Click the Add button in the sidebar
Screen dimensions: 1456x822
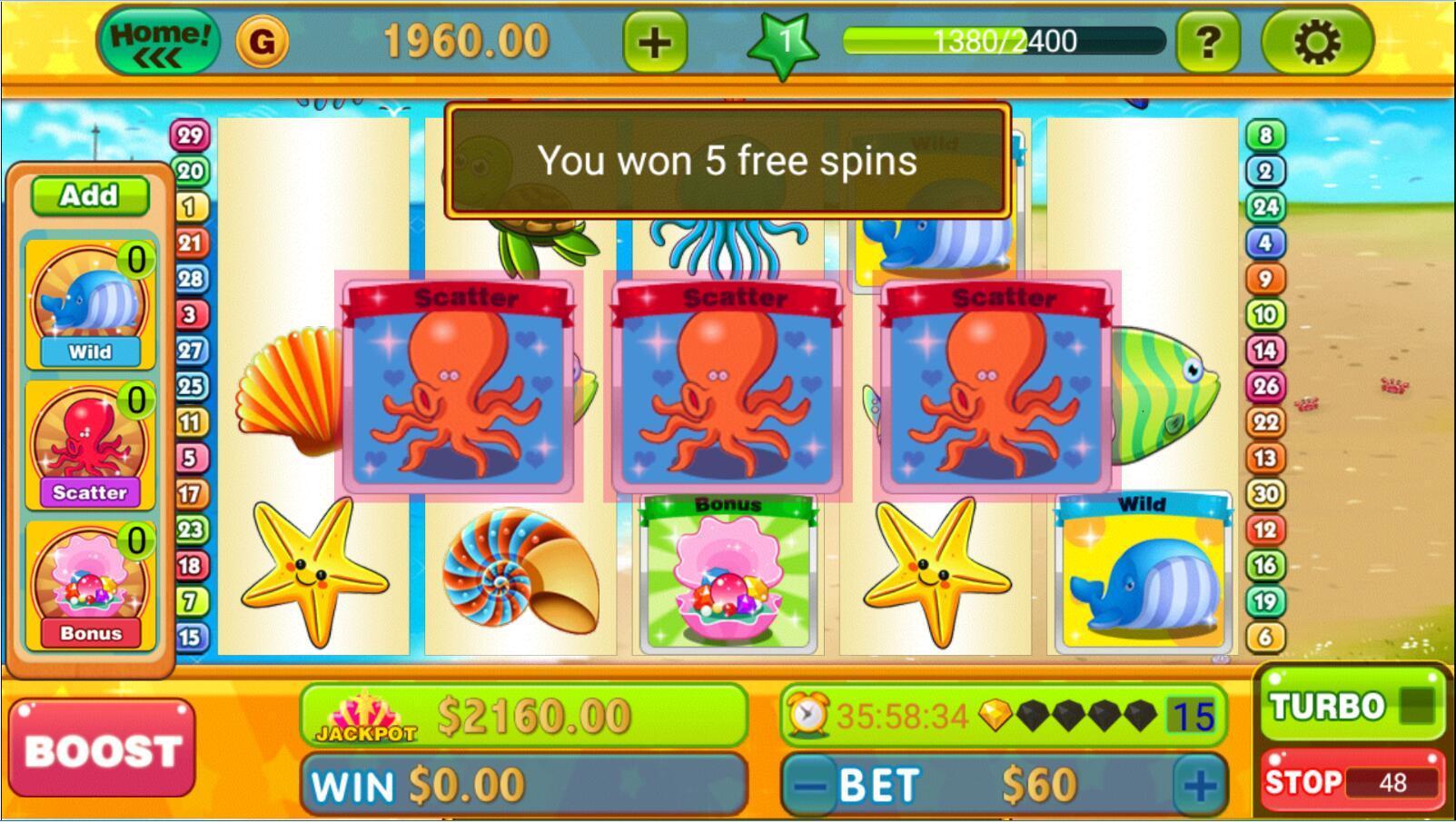click(x=89, y=196)
